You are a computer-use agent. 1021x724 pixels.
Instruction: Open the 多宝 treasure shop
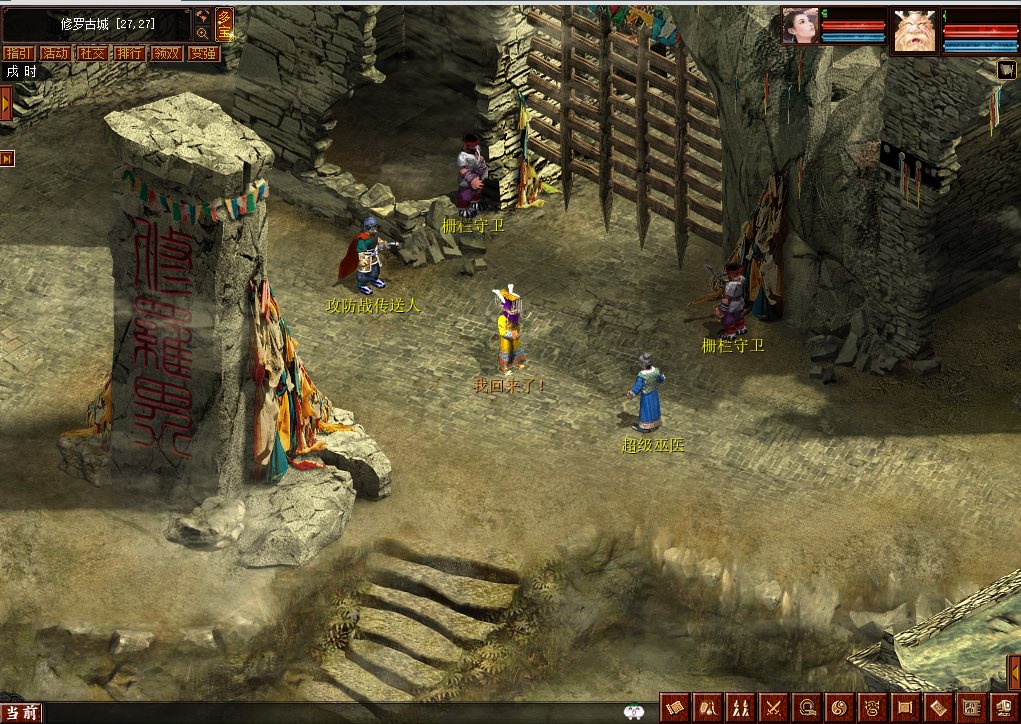pos(225,24)
